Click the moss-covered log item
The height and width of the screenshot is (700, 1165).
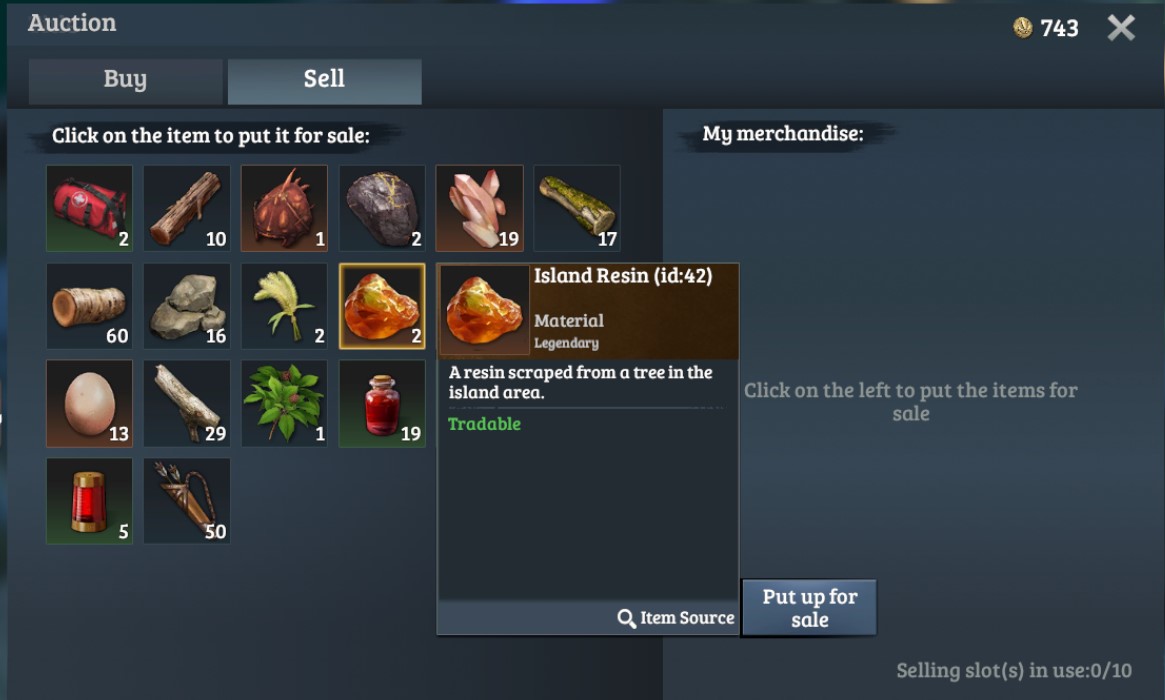pyautogui.click(x=577, y=208)
